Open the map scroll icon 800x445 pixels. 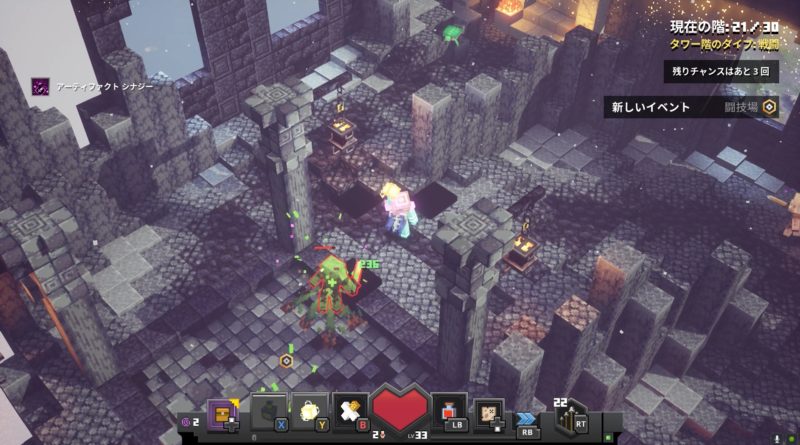pyautogui.click(x=488, y=412)
